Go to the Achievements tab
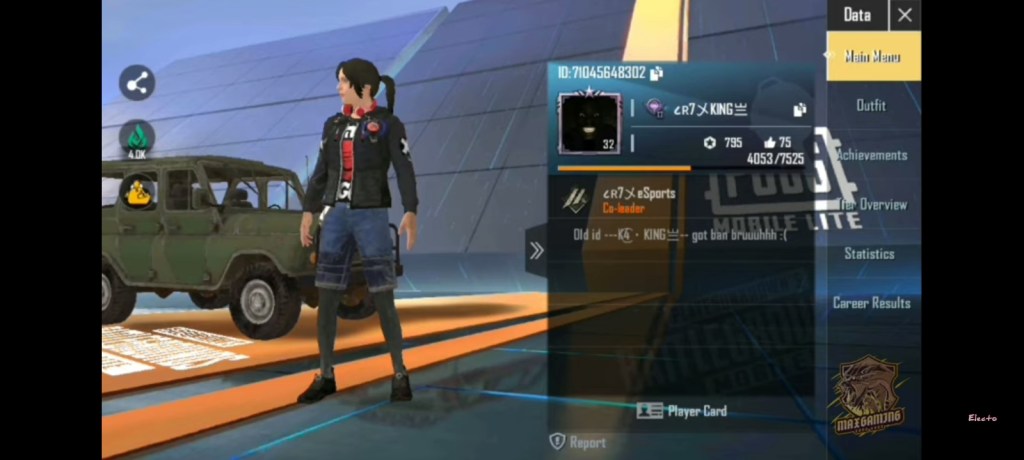Viewport: 1024px width, 460px height. coord(872,155)
